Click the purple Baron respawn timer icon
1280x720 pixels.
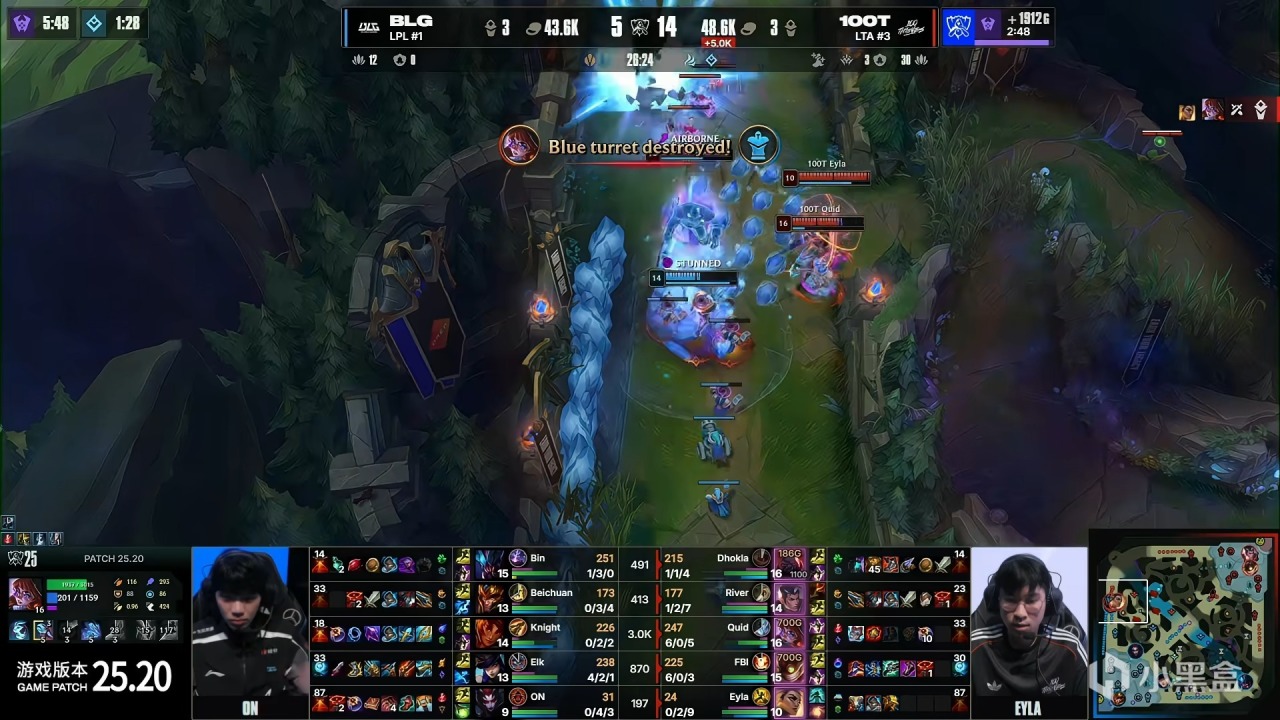22,22
